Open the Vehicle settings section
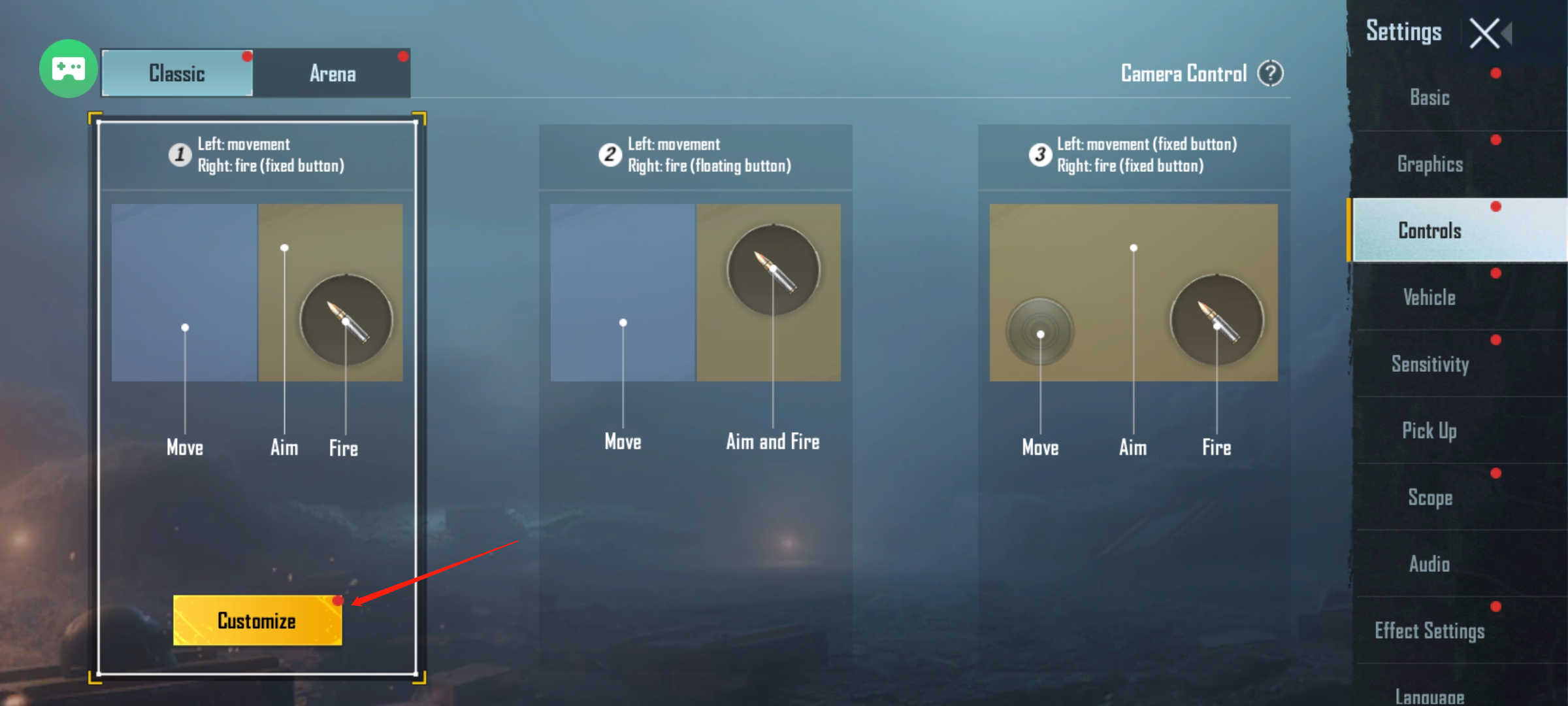The height and width of the screenshot is (706, 1568). pyautogui.click(x=1429, y=297)
